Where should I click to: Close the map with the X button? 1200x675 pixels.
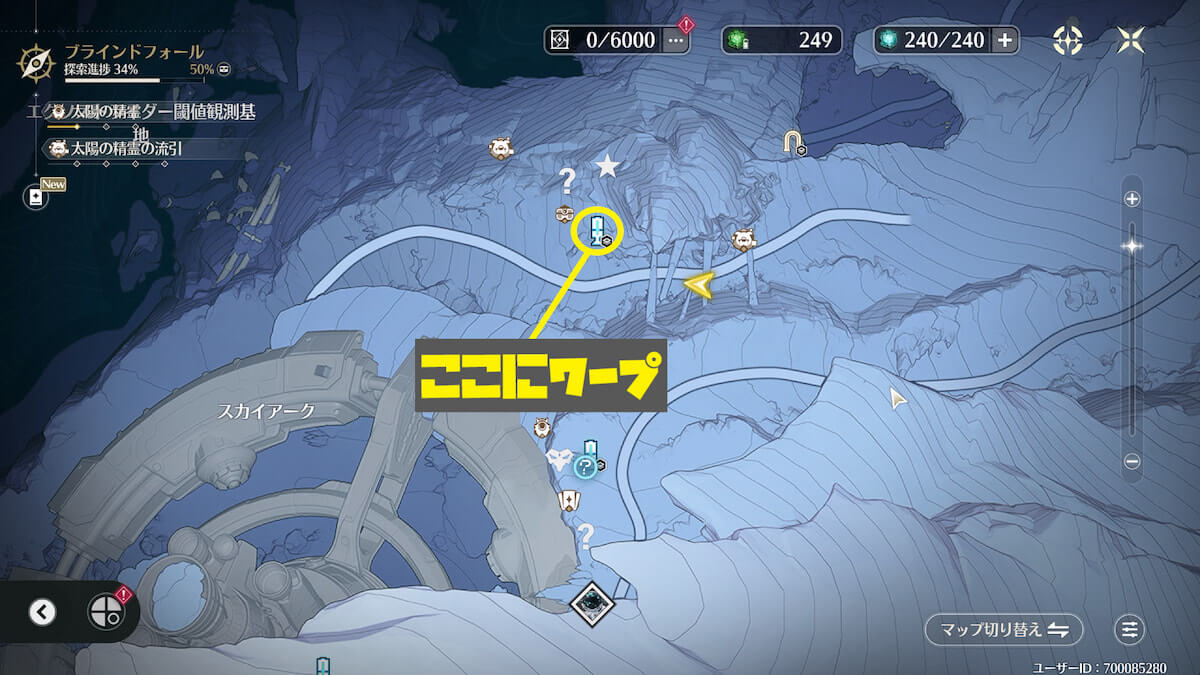tap(1133, 40)
